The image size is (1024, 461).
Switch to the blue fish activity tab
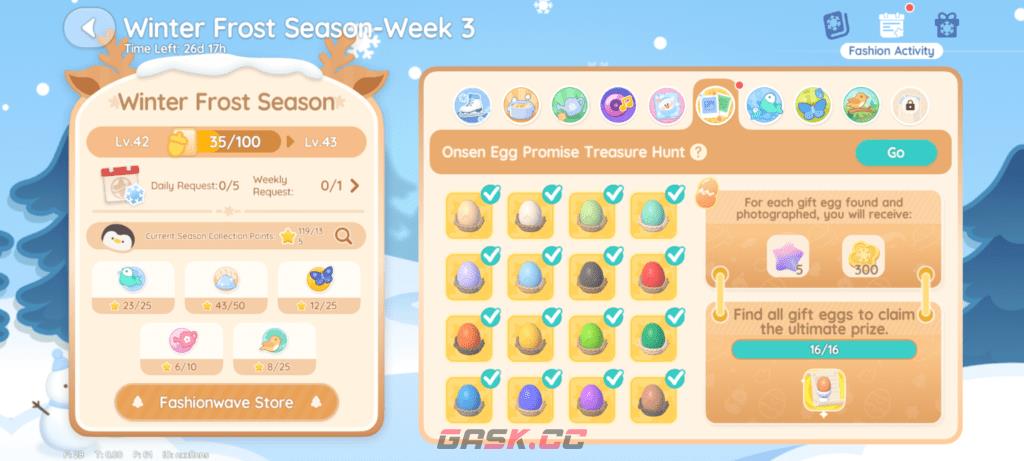point(765,104)
